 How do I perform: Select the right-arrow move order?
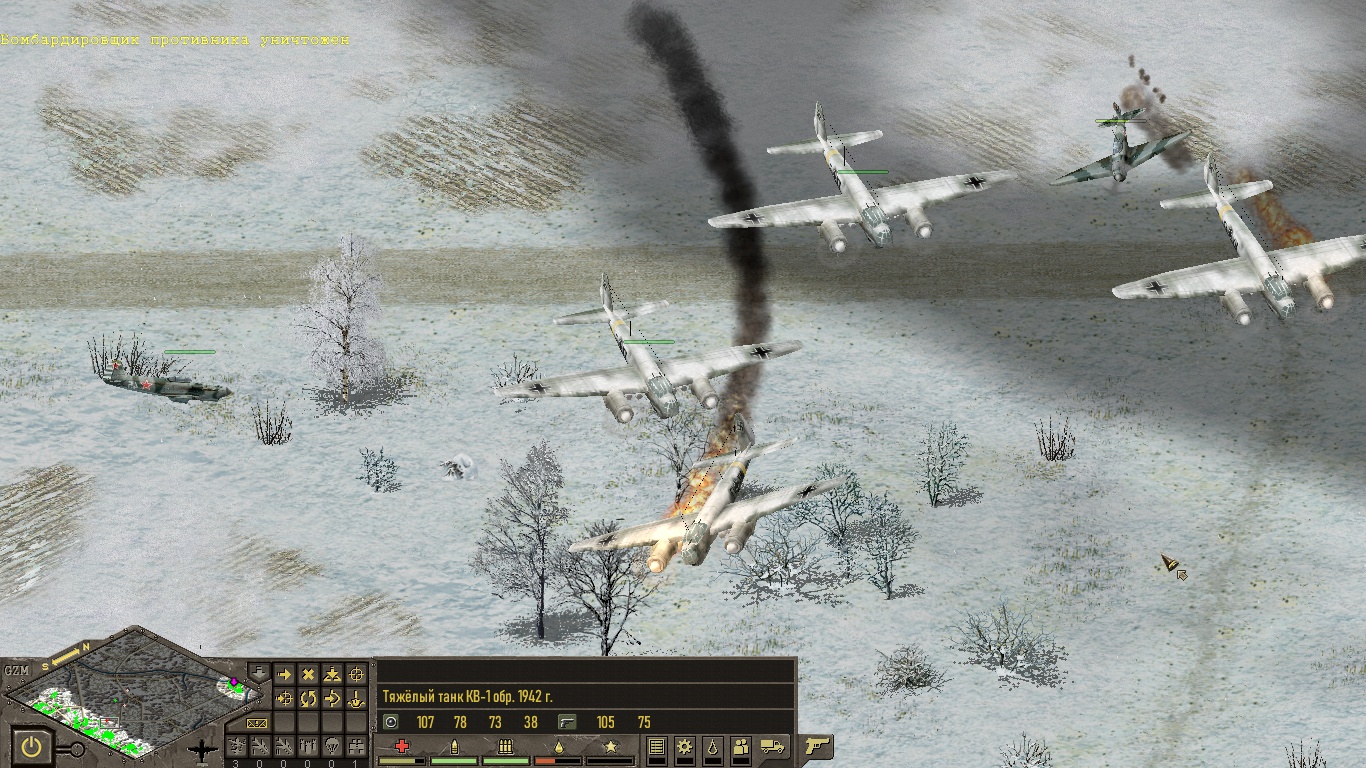pyautogui.click(x=284, y=675)
